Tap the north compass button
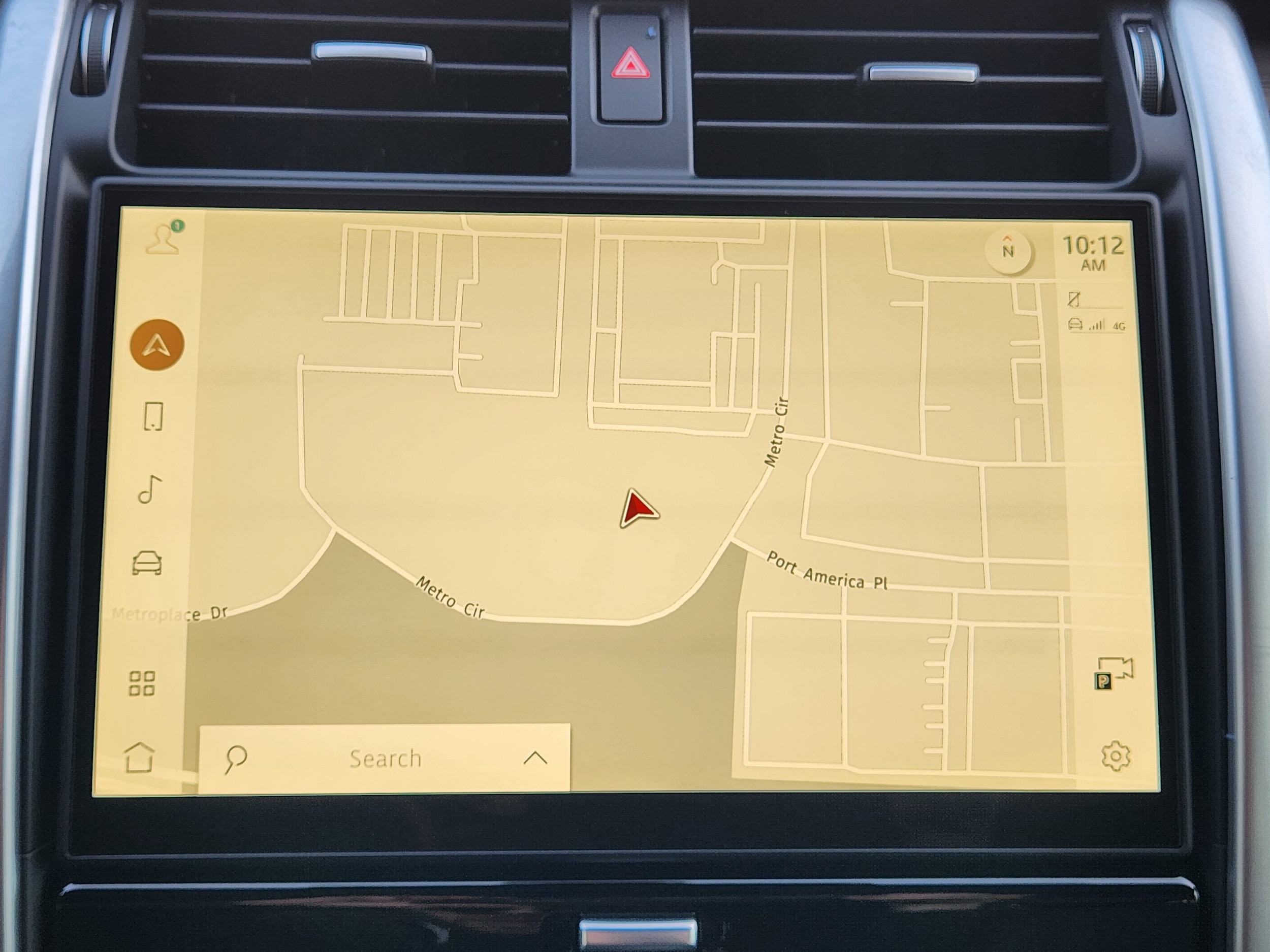Screen dimensions: 1270x952 1007,251
